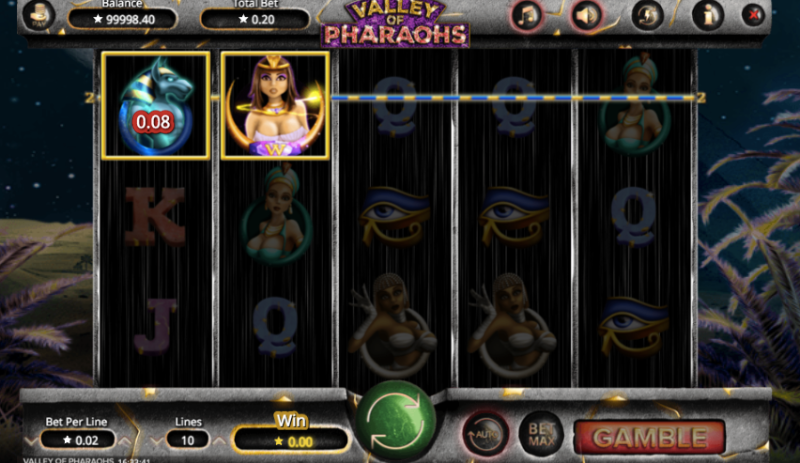The height and width of the screenshot is (463, 800).
Task: Spin the reels with the green button
Action: 395,421
